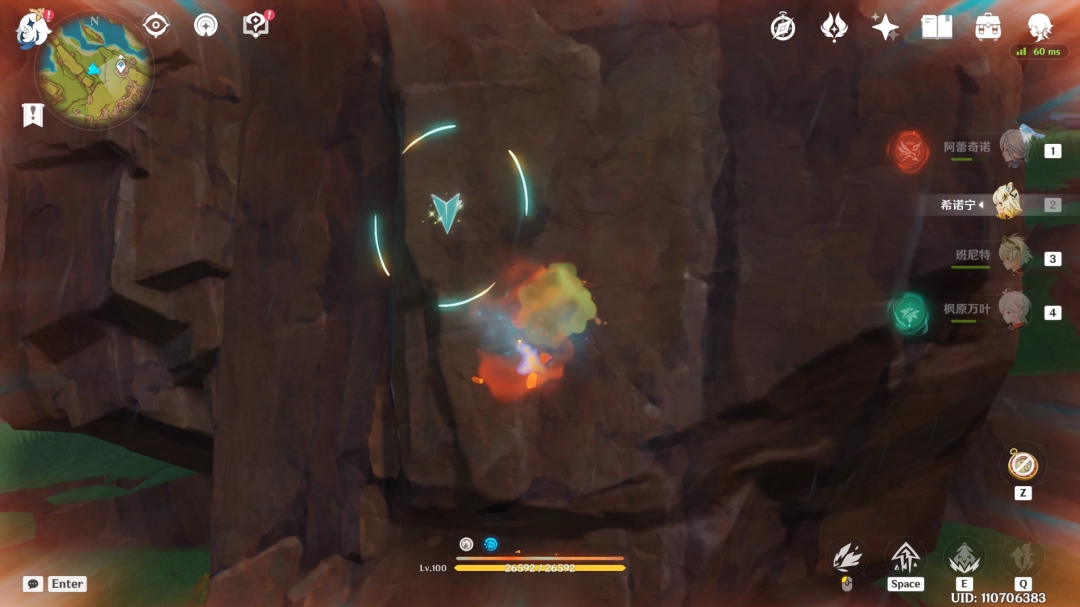Open the adventurer handbook book icon
Viewport: 1080px width, 607px height.
[x=937, y=27]
